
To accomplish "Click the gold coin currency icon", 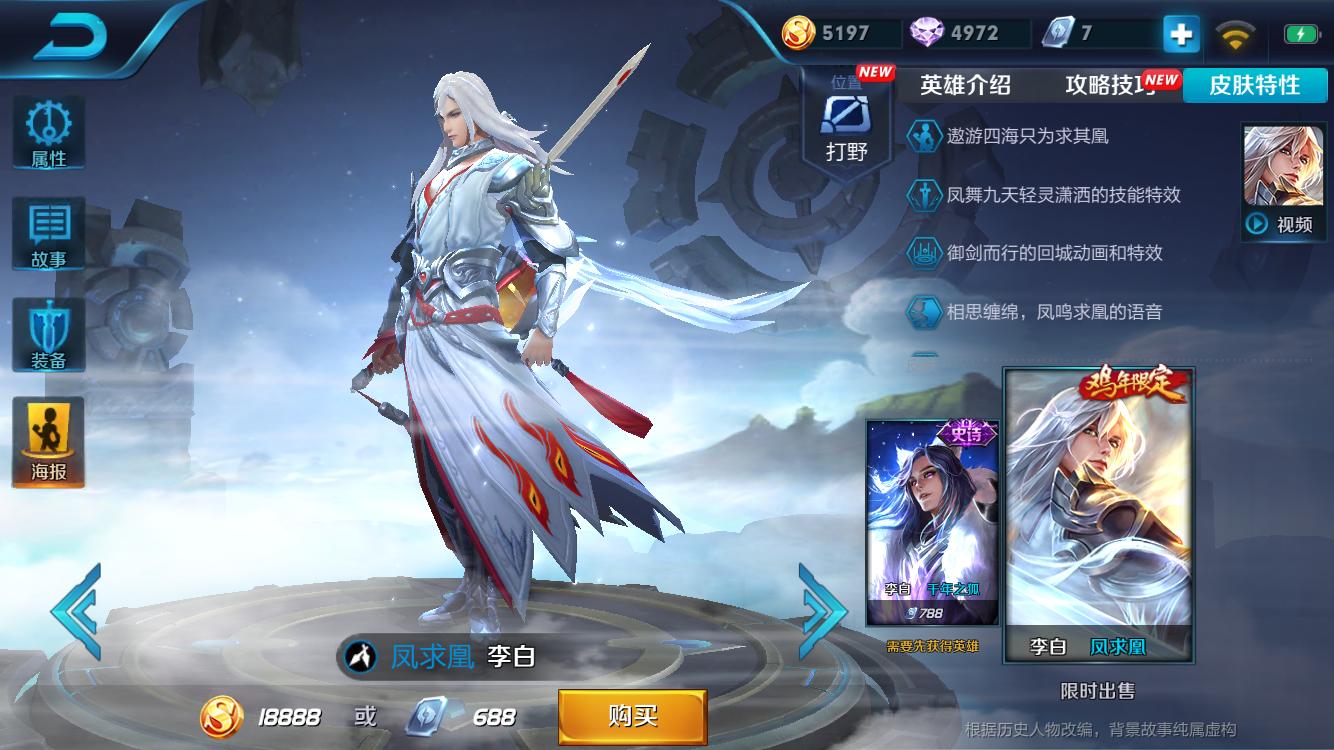I will pos(798,31).
